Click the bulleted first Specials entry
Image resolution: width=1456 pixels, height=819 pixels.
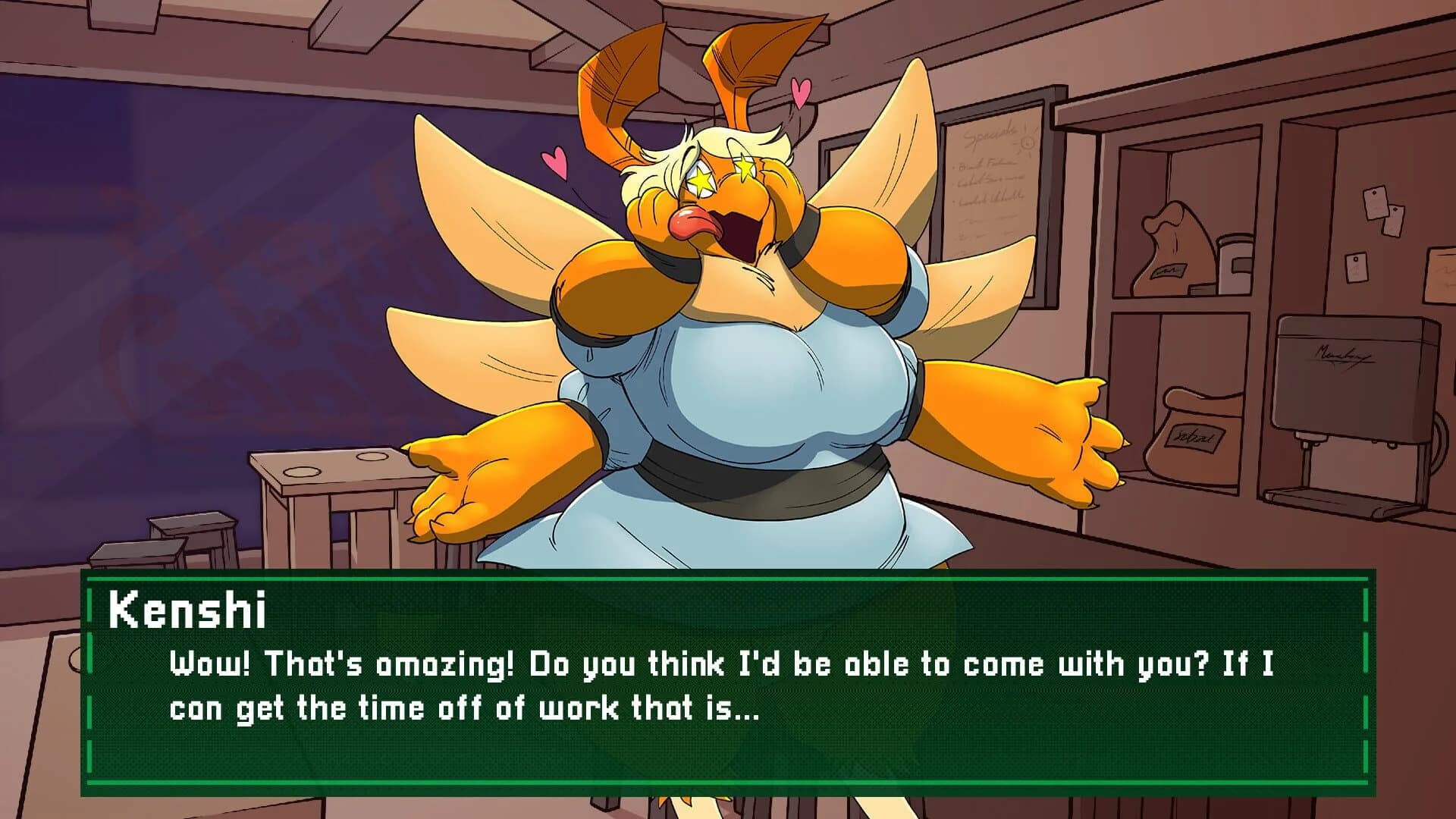click(986, 165)
